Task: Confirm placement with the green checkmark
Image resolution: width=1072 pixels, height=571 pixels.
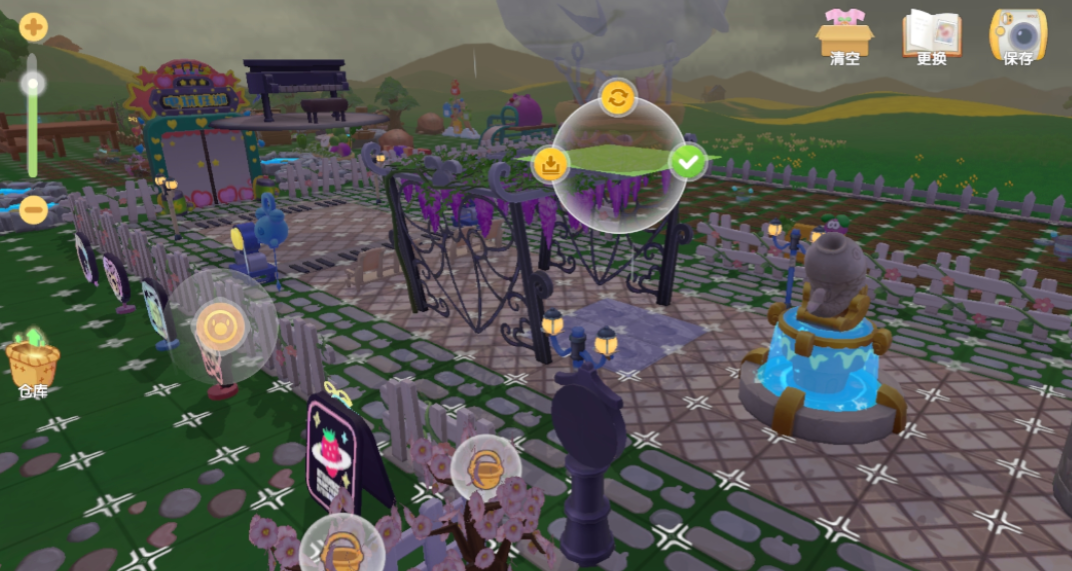Action: (x=687, y=161)
